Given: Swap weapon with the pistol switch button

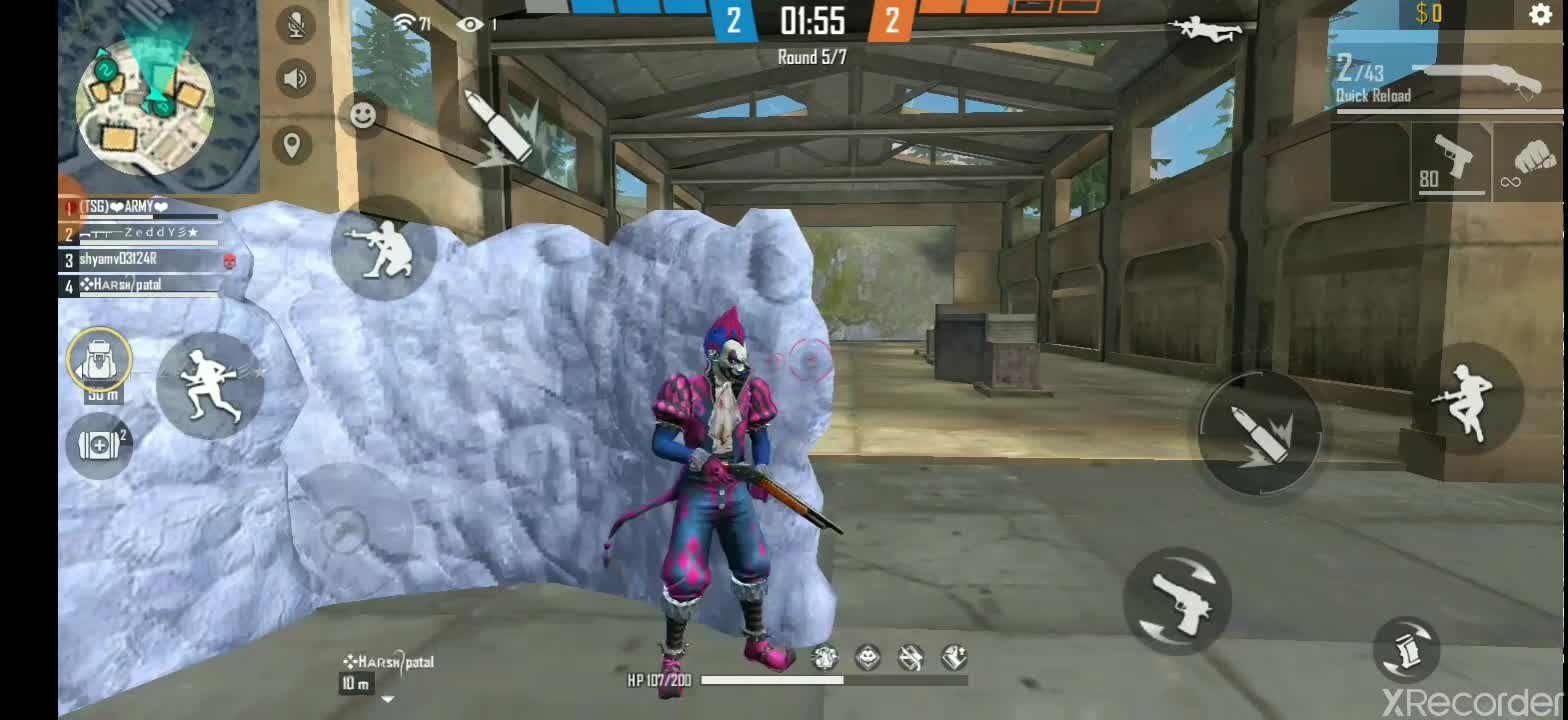Looking at the screenshot, I should 1177,598.
